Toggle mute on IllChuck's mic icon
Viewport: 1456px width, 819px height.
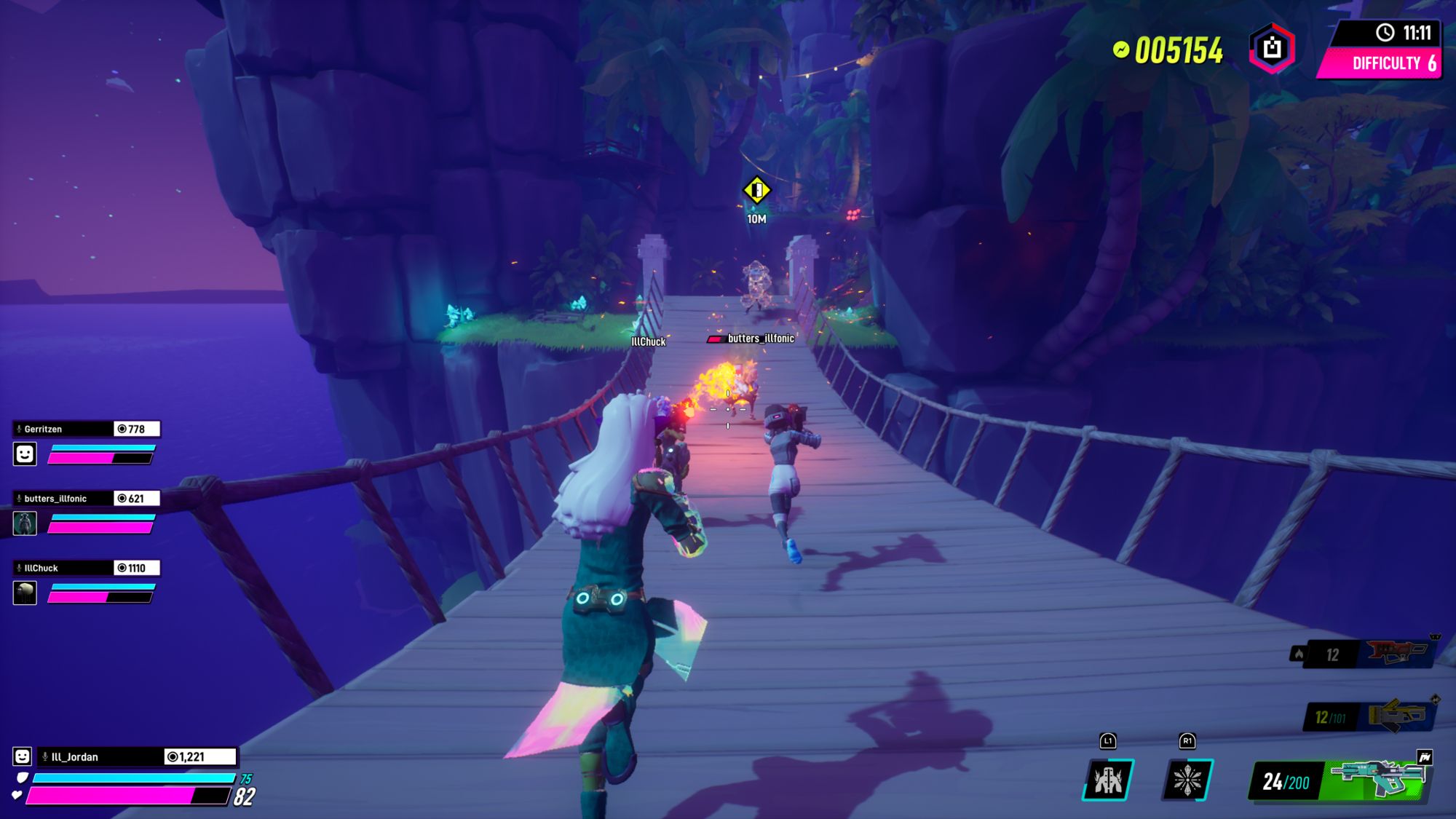coord(18,567)
